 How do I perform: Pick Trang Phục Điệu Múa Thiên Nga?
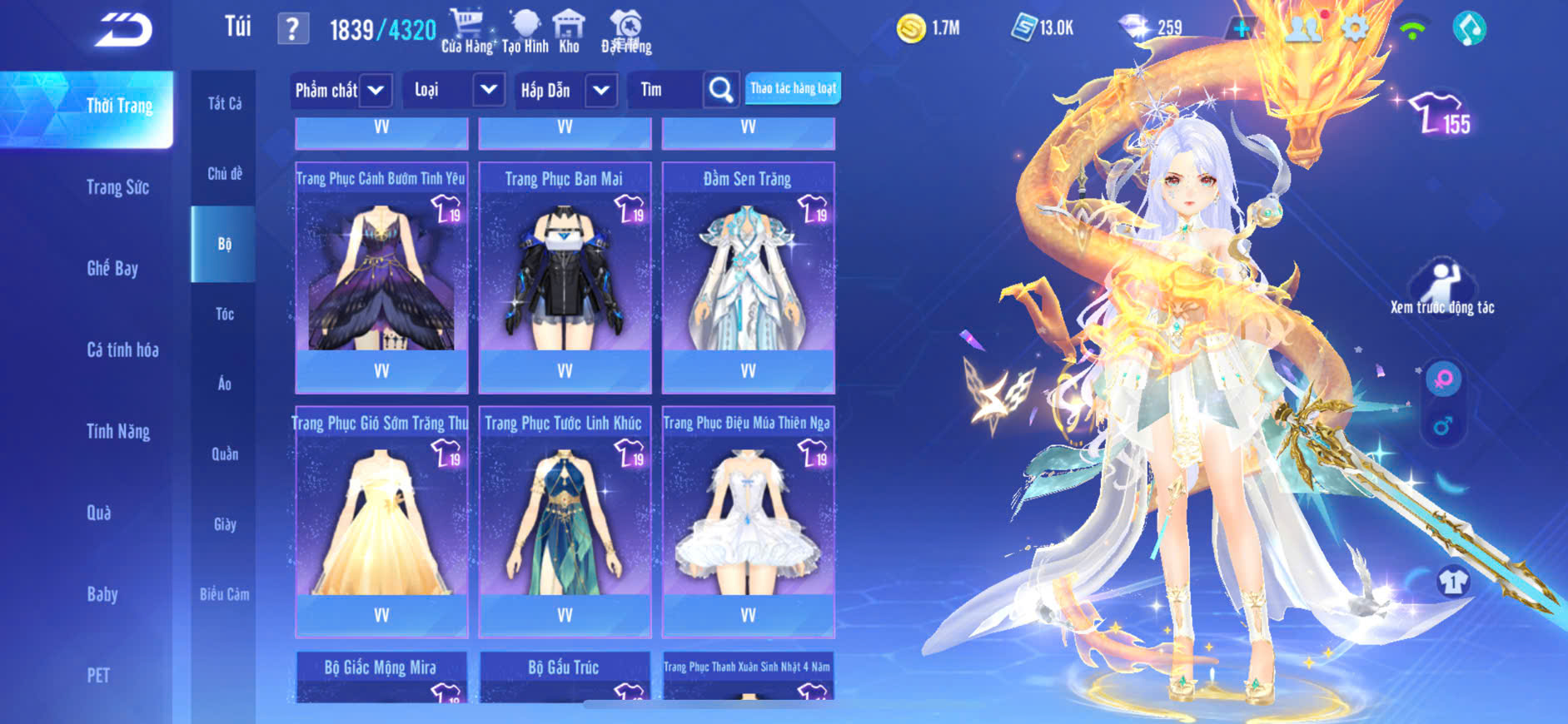click(x=748, y=519)
